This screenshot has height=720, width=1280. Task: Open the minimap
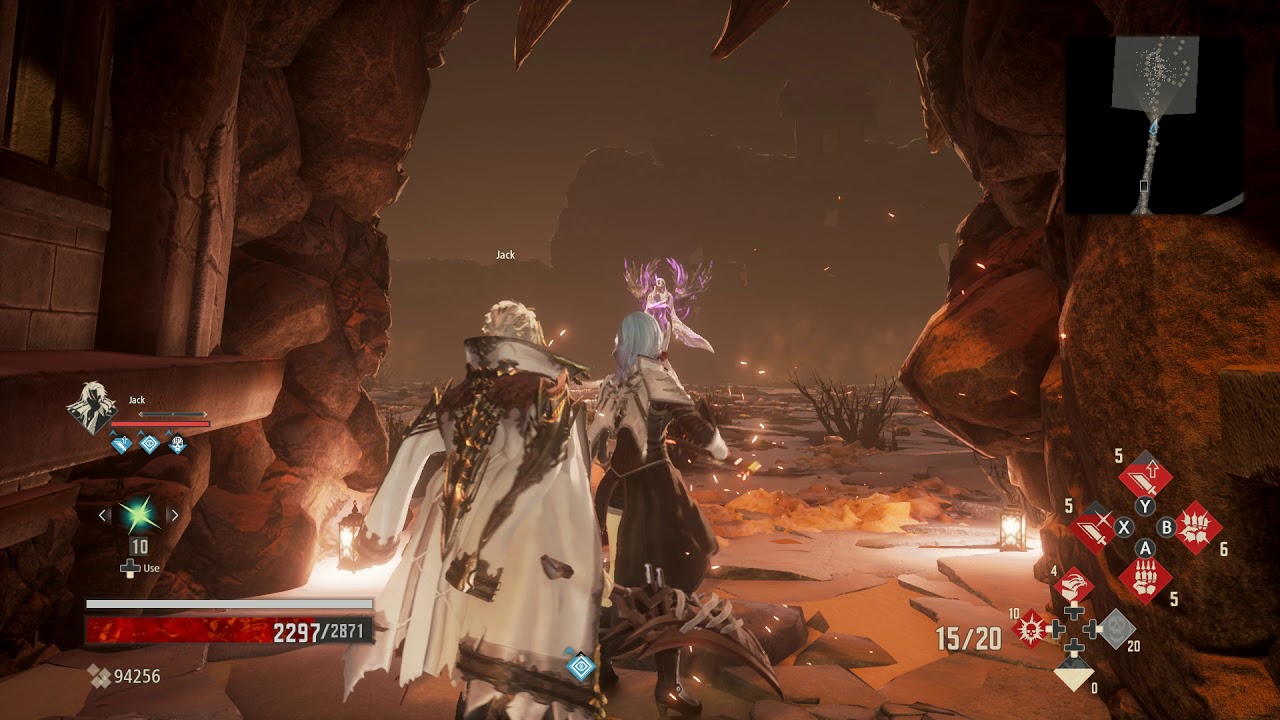[x=1155, y=125]
